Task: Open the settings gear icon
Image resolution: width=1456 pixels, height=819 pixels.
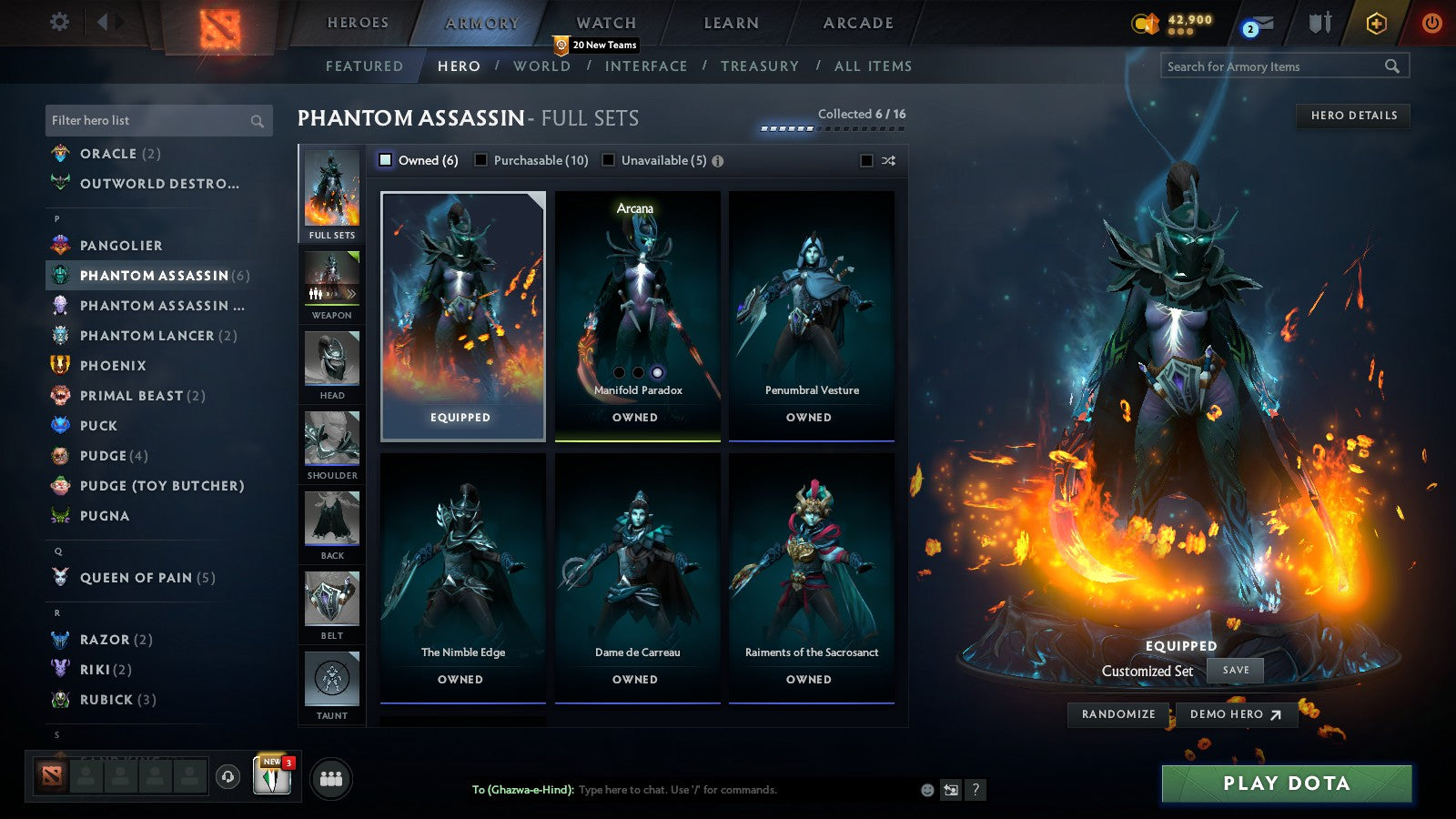Action: [59, 21]
